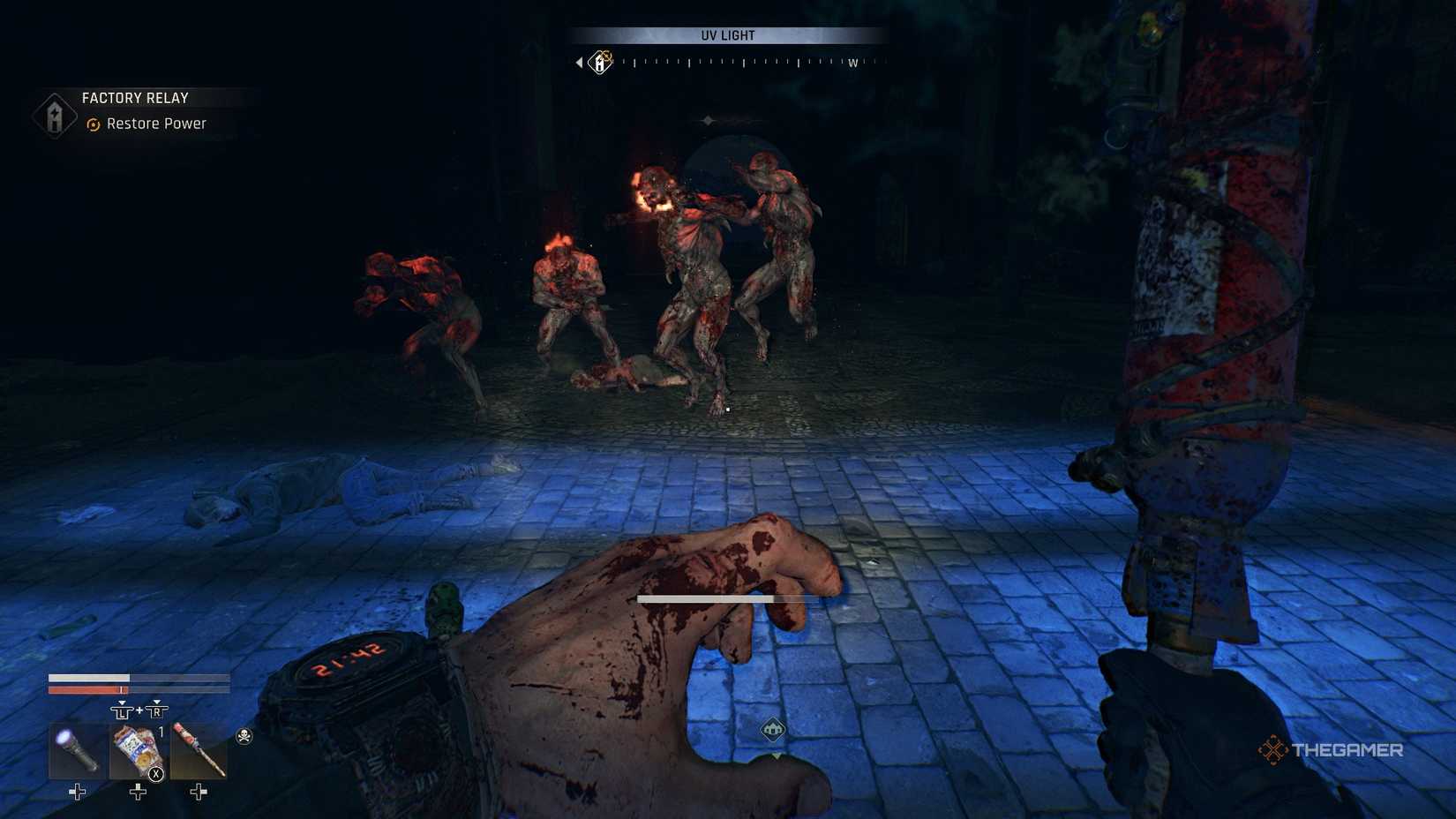Select the bandage consumable slot
This screenshot has width=1456, height=819.
point(138,751)
